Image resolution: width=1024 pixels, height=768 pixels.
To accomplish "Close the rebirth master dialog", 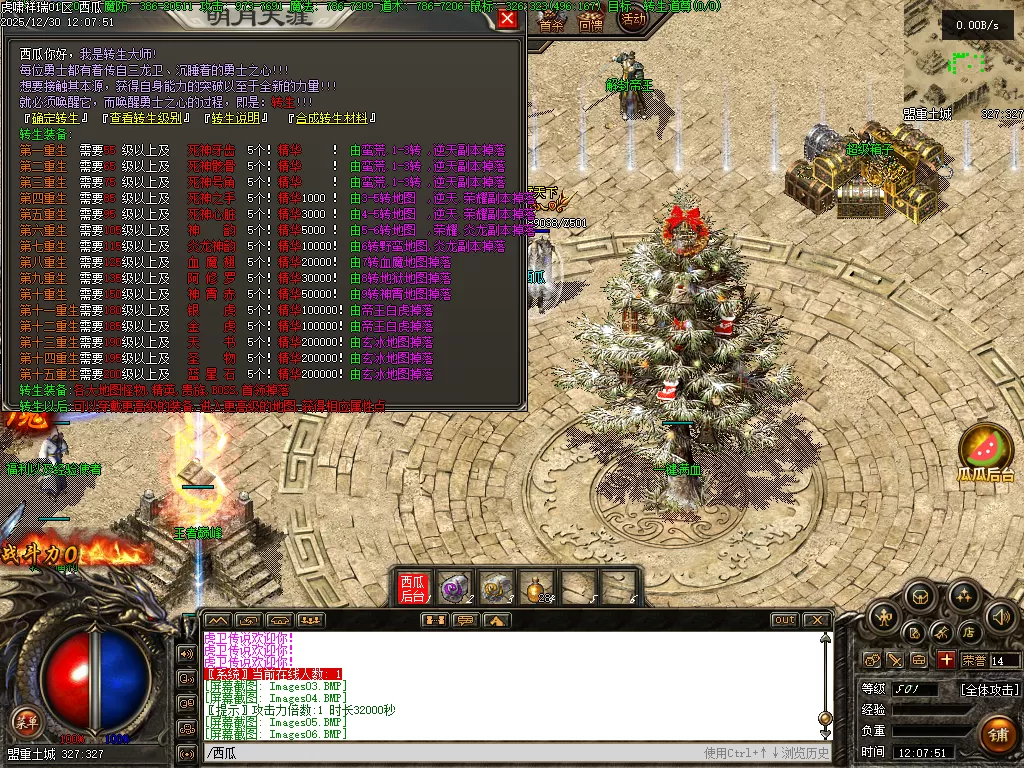I will [x=508, y=19].
